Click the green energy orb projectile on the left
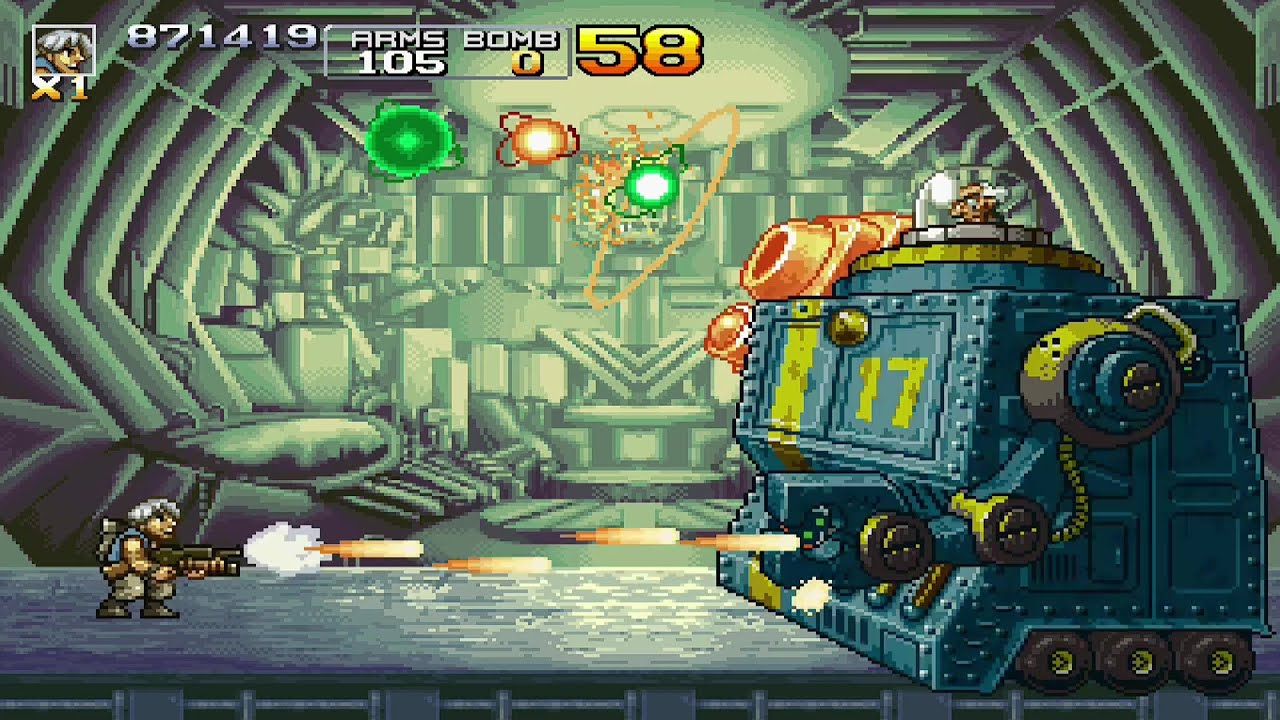Image resolution: width=1280 pixels, height=720 pixels. 408,140
